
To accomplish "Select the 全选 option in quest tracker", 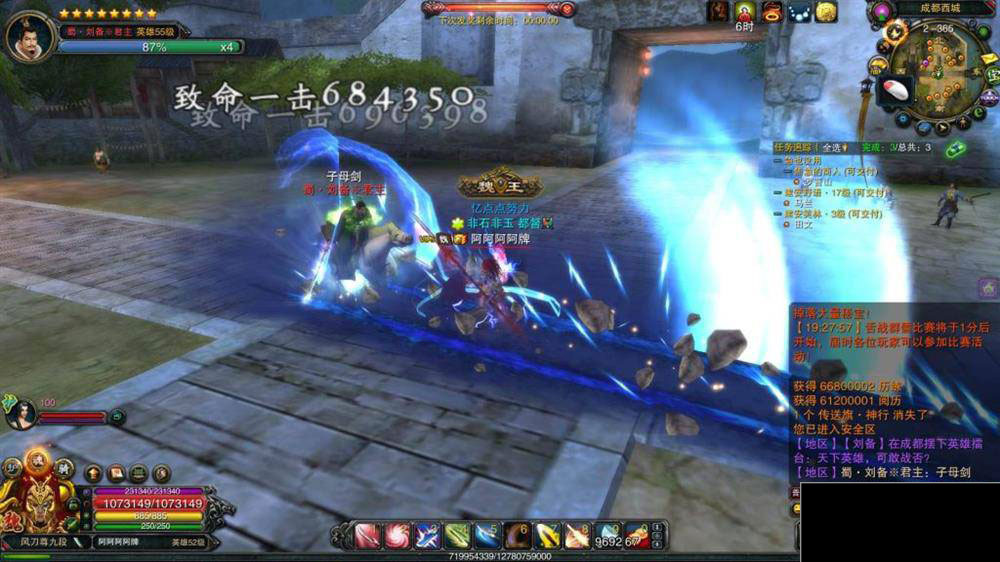I will pos(832,147).
